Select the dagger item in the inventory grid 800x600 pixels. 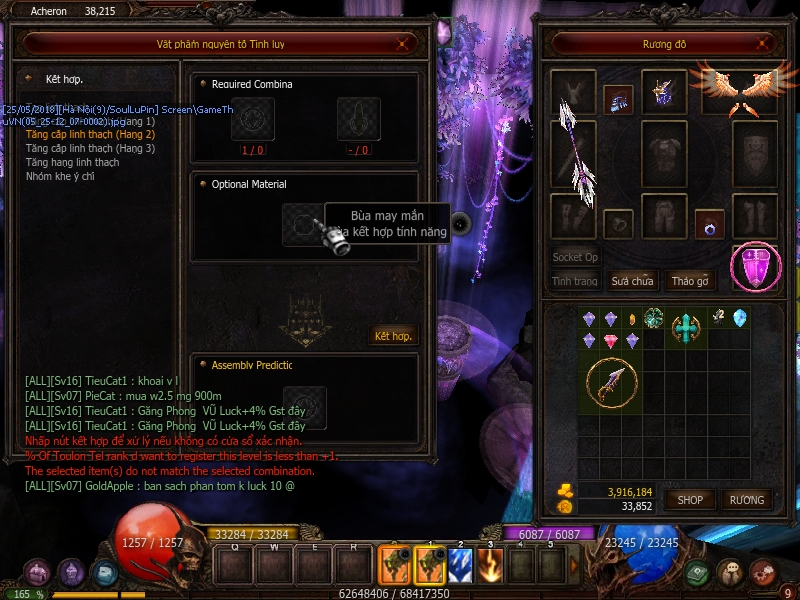coord(610,382)
